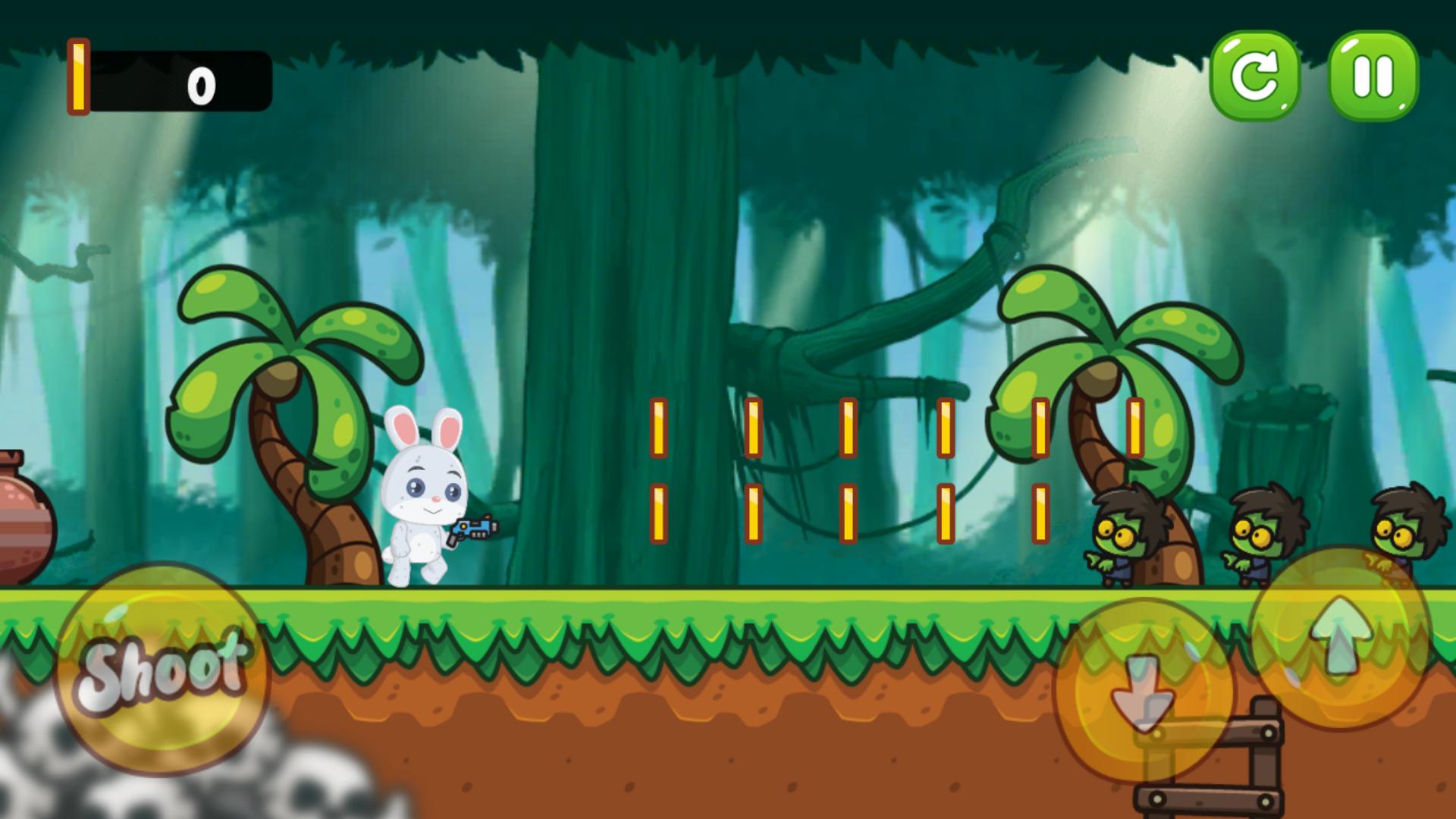
Task: Collect a gold bar in the top row
Action: tap(660, 428)
